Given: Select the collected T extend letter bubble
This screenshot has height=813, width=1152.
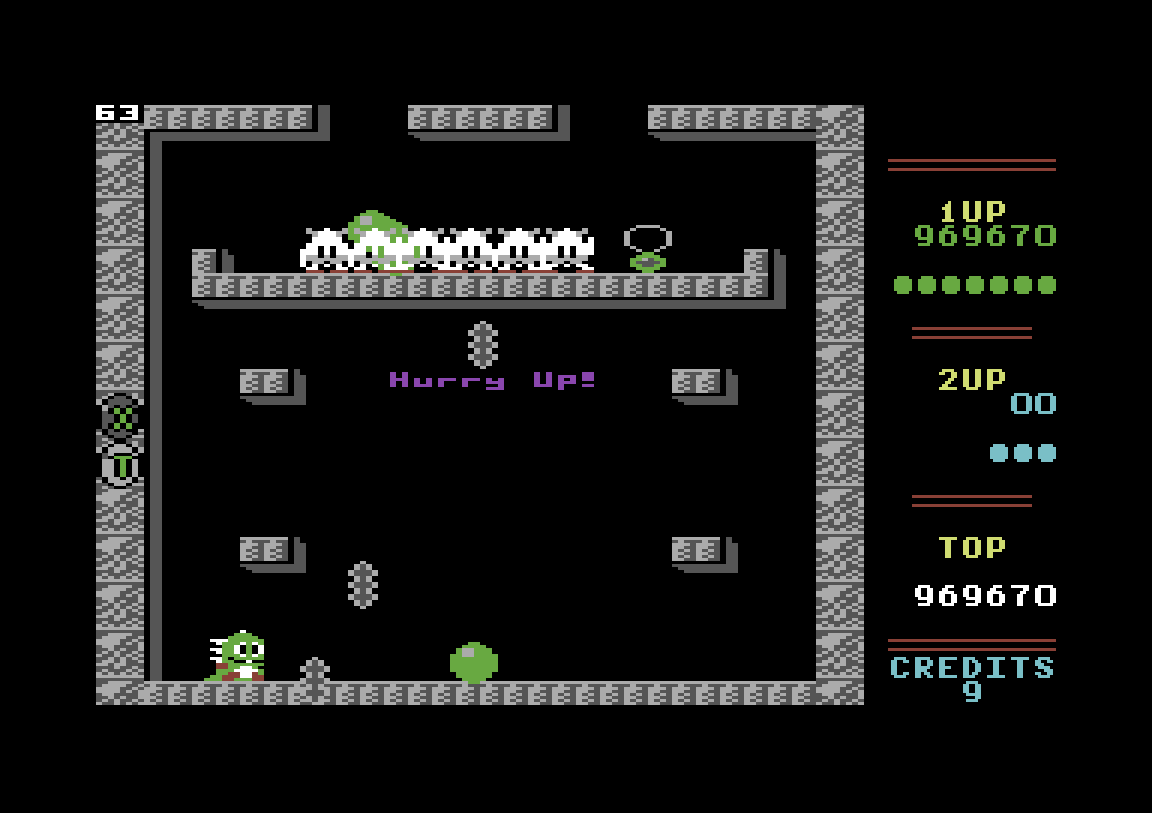Looking at the screenshot, I should tap(121, 465).
